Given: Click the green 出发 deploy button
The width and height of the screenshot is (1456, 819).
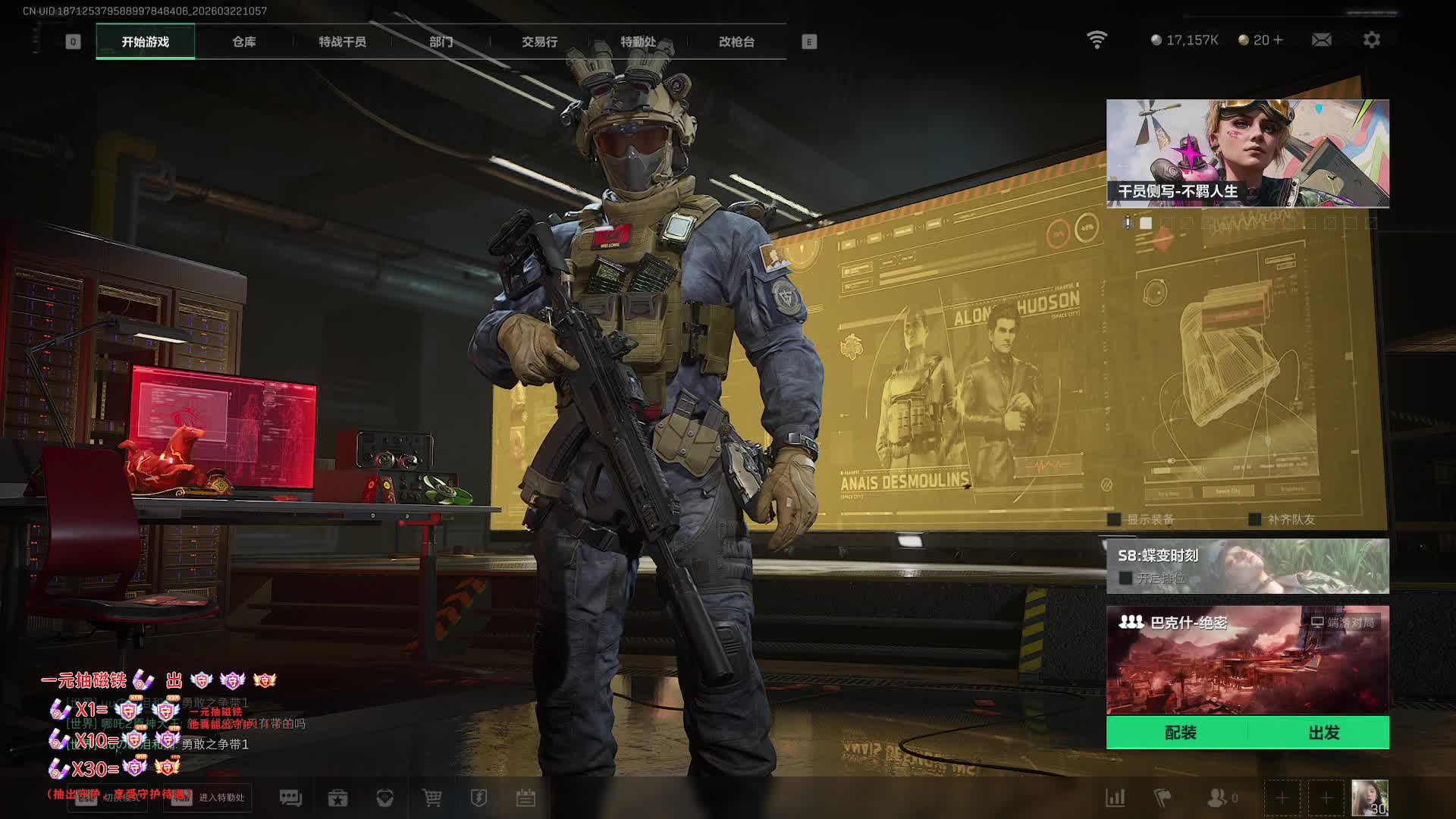Looking at the screenshot, I should click(1323, 733).
